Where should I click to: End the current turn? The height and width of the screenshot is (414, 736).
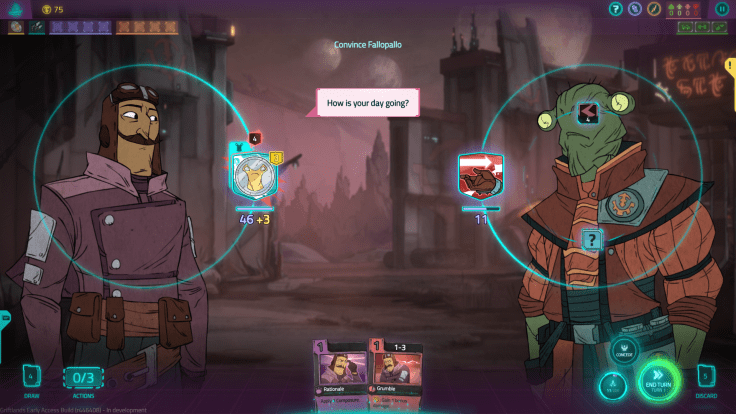[658, 380]
